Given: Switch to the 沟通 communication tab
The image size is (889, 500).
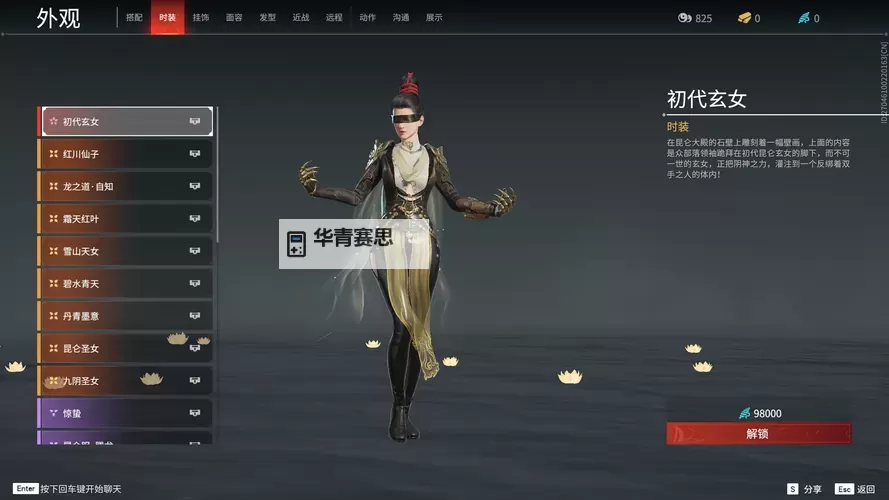Looking at the screenshot, I should pos(400,18).
